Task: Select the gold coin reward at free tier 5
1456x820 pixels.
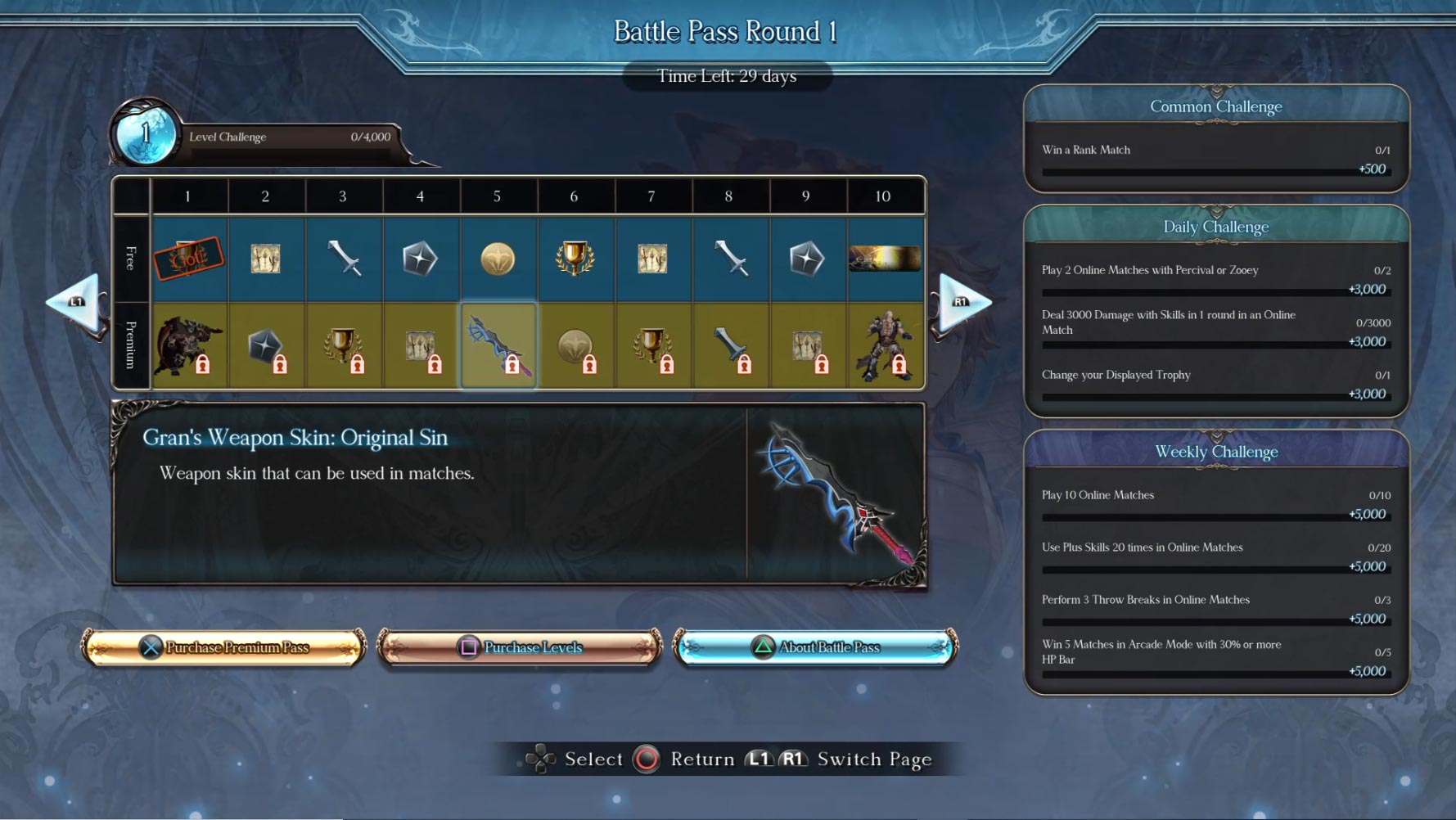Action: (498, 259)
